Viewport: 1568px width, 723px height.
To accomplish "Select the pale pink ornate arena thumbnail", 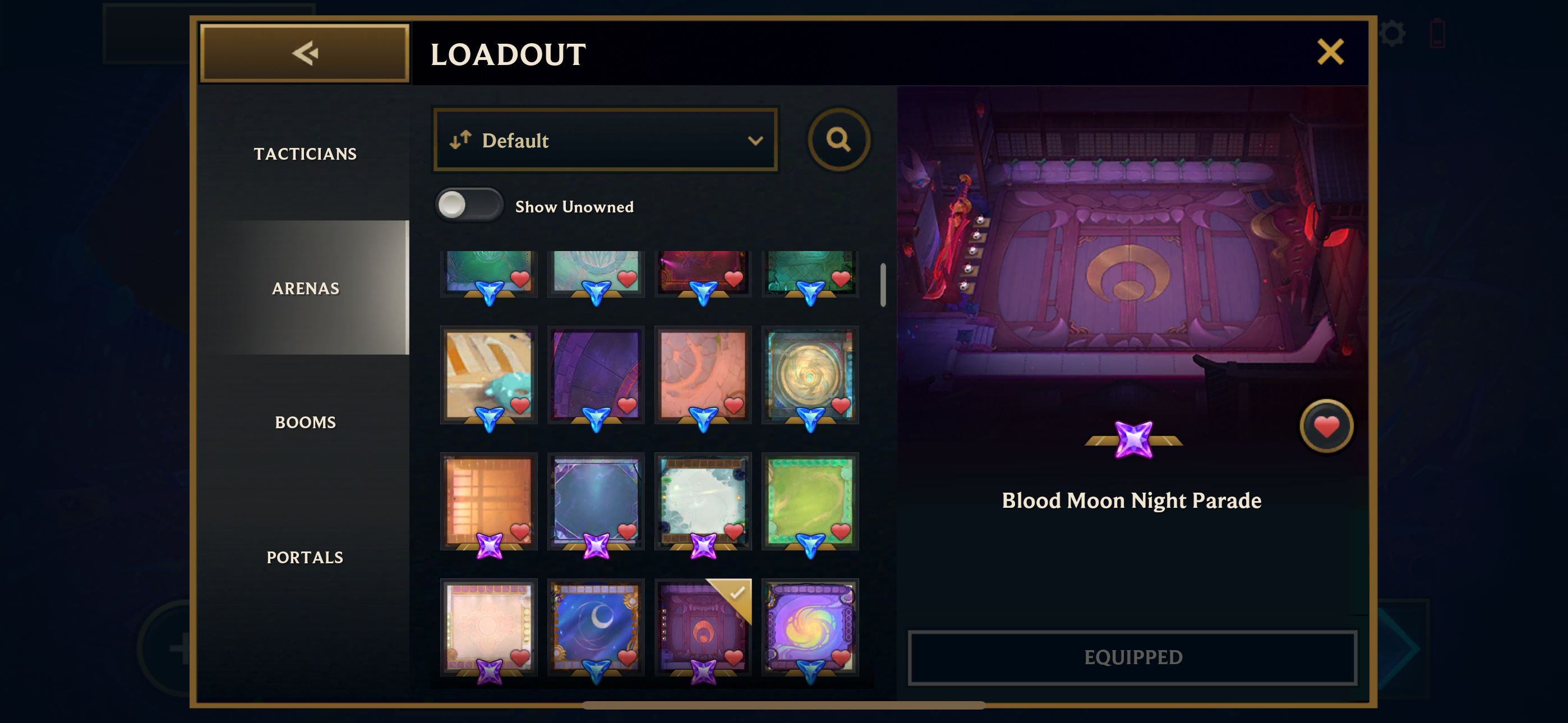I will pyautogui.click(x=488, y=627).
